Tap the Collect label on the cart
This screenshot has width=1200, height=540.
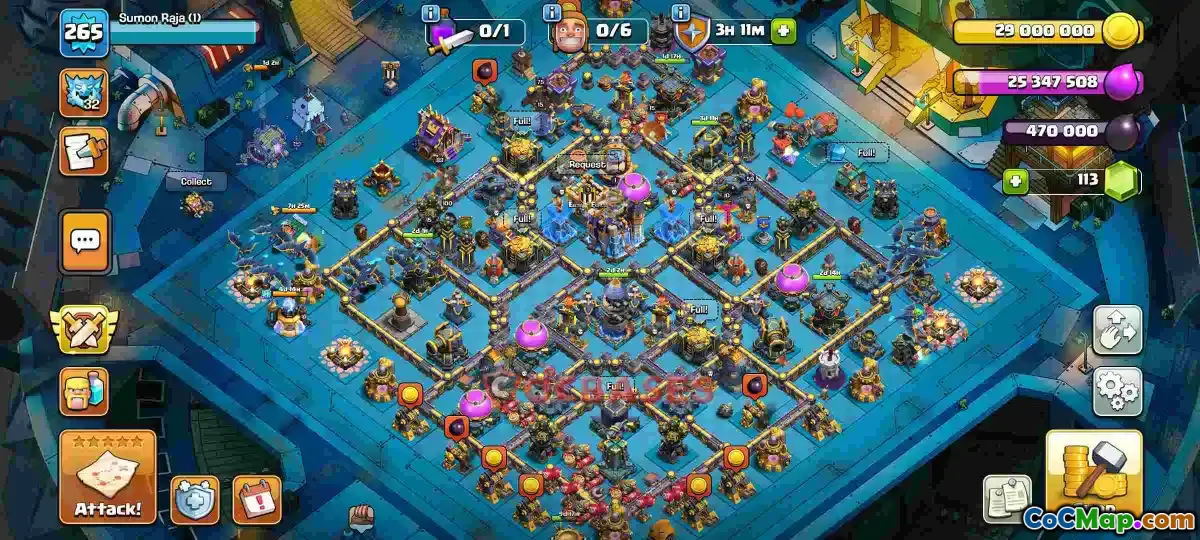tap(196, 182)
